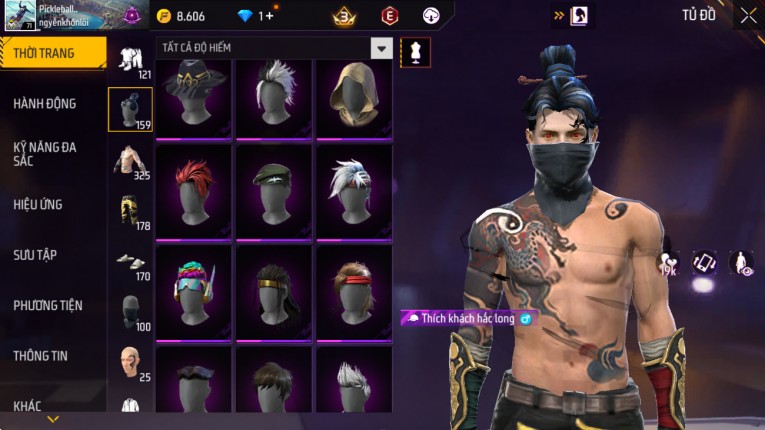Select the tops category showing 325 items
The width and height of the screenshot is (765, 430).
coord(130,161)
